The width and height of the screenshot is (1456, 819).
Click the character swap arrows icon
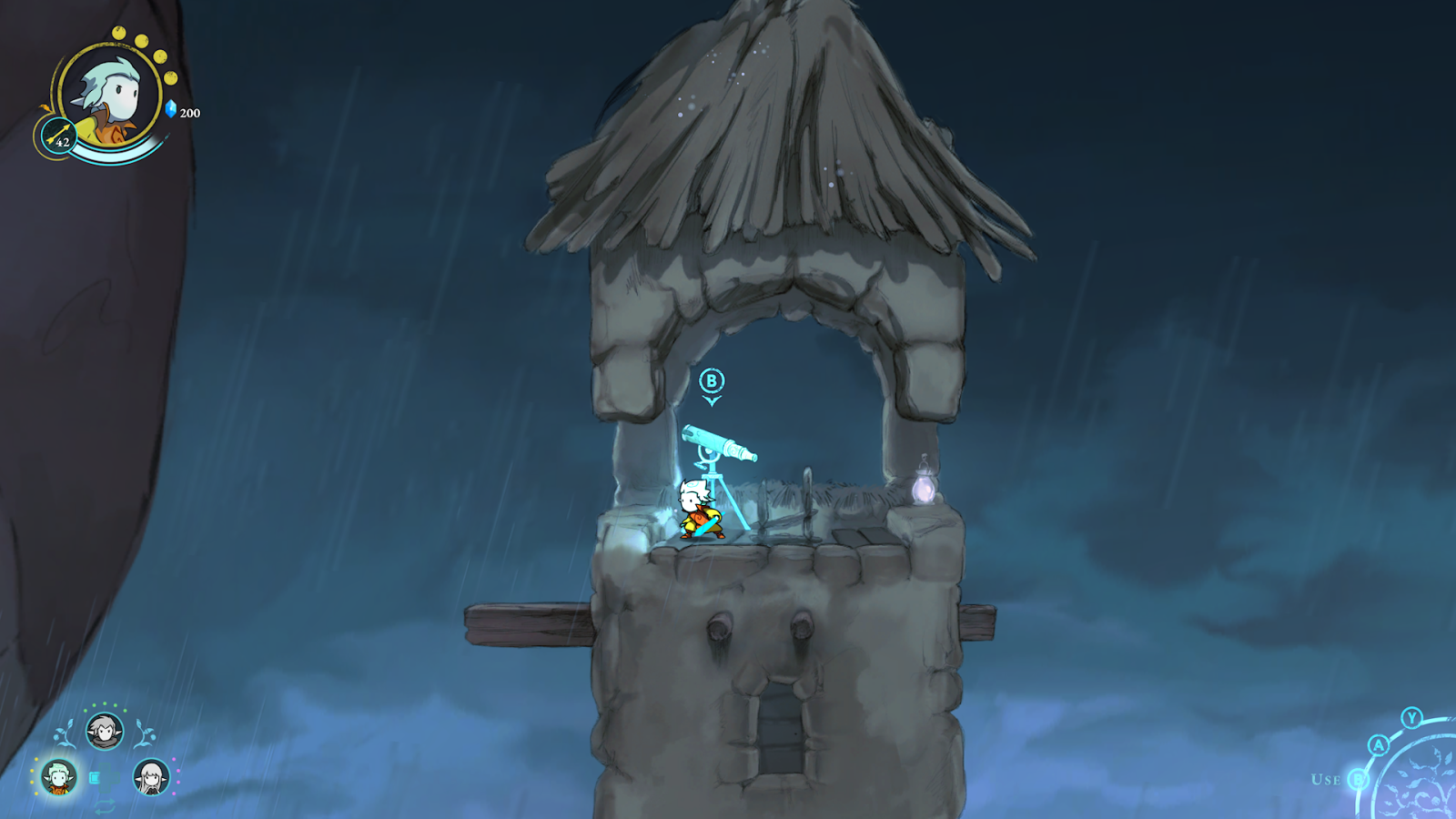[106, 806]
